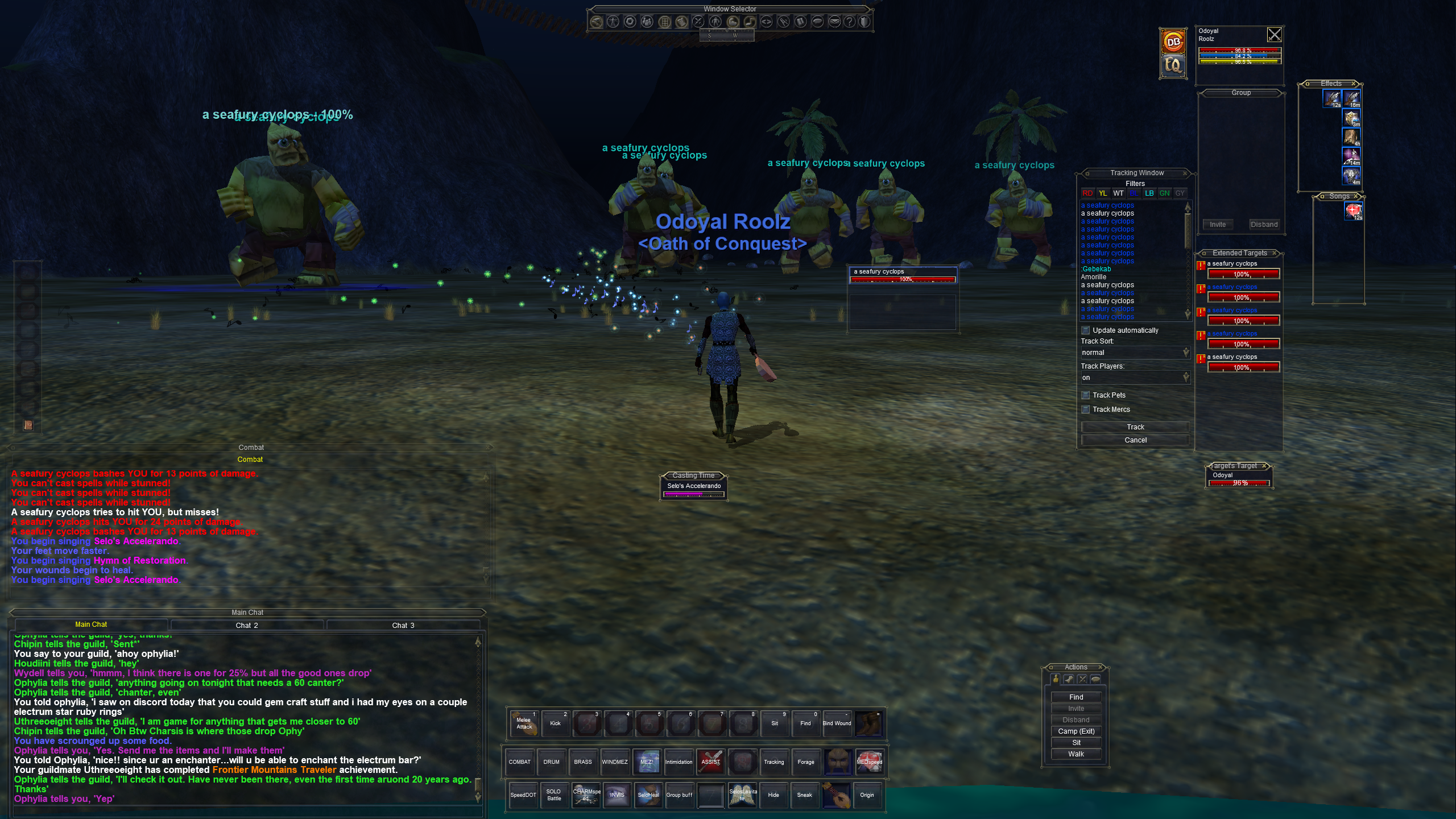Activate the SeloHeal song button

click(648, 795)
